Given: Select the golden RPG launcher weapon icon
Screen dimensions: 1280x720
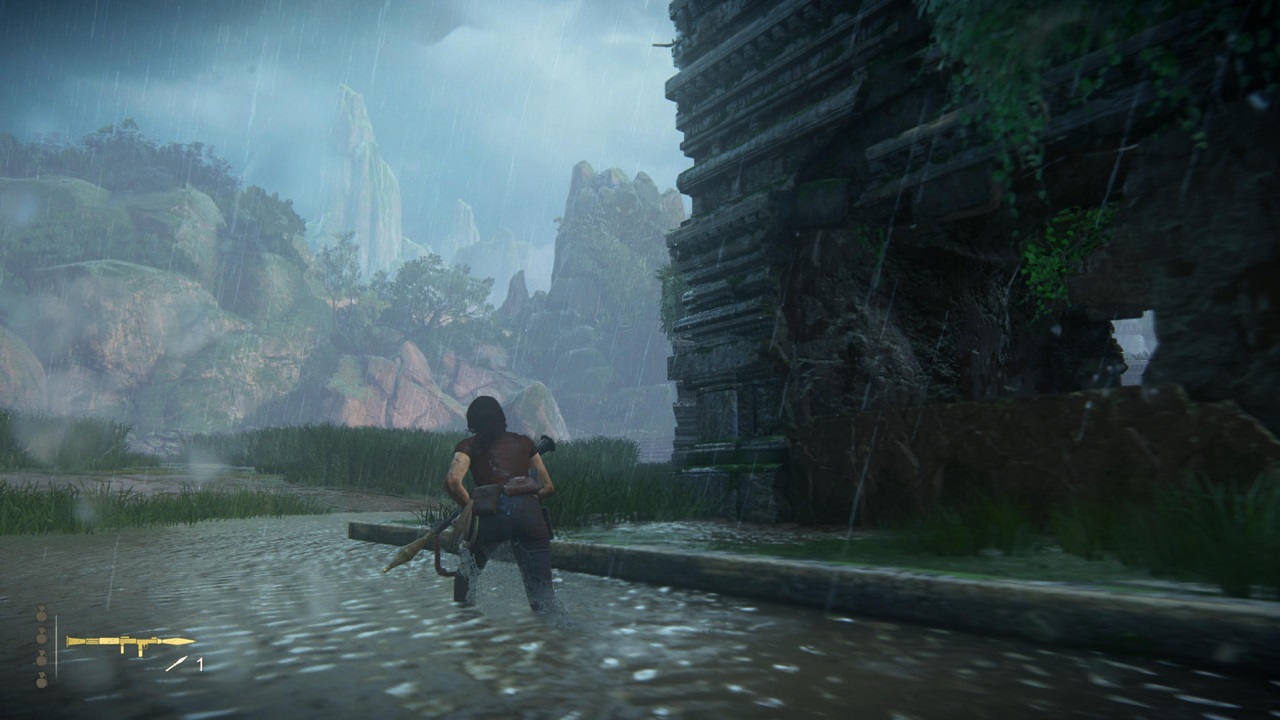Looking at the screenshot, I should click(x=129, y=642).
